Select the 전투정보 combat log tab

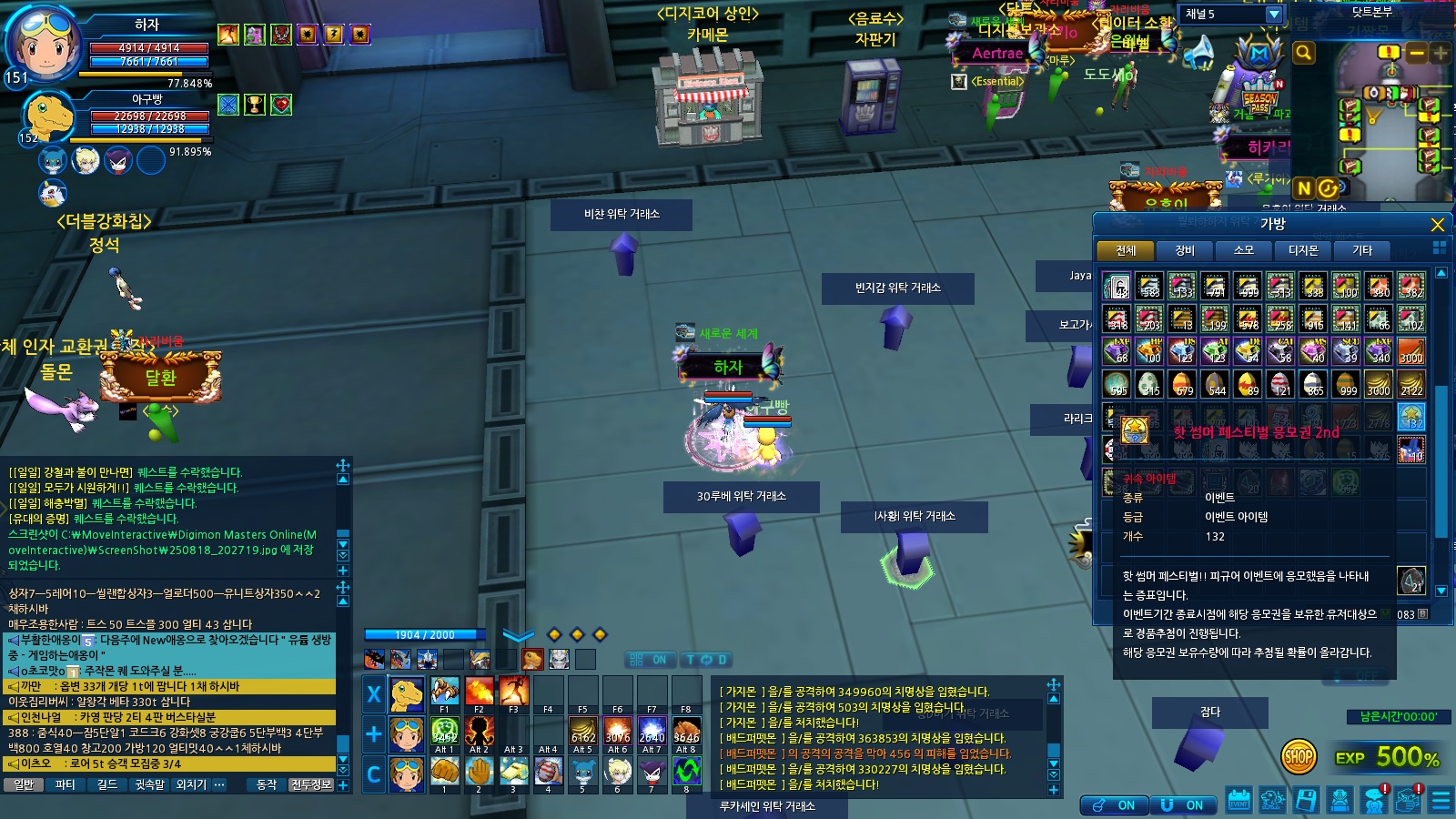click(x=311, y=784)
